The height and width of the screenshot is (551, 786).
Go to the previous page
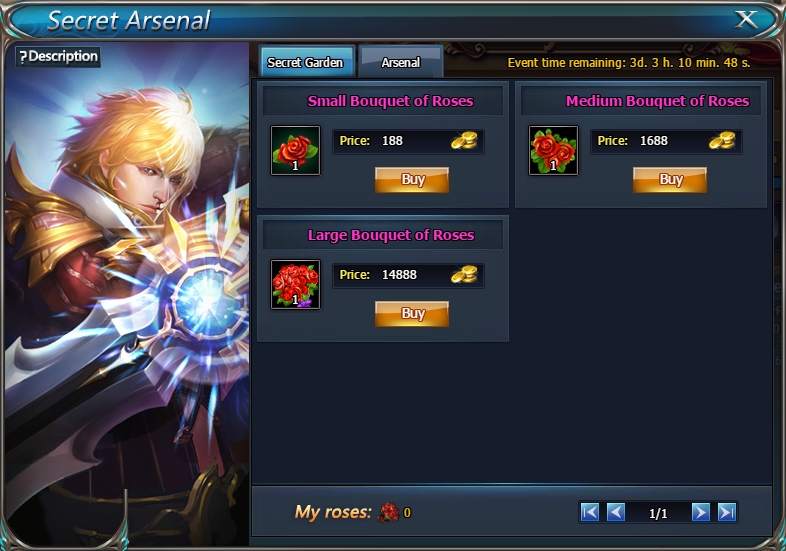point(616,512)
